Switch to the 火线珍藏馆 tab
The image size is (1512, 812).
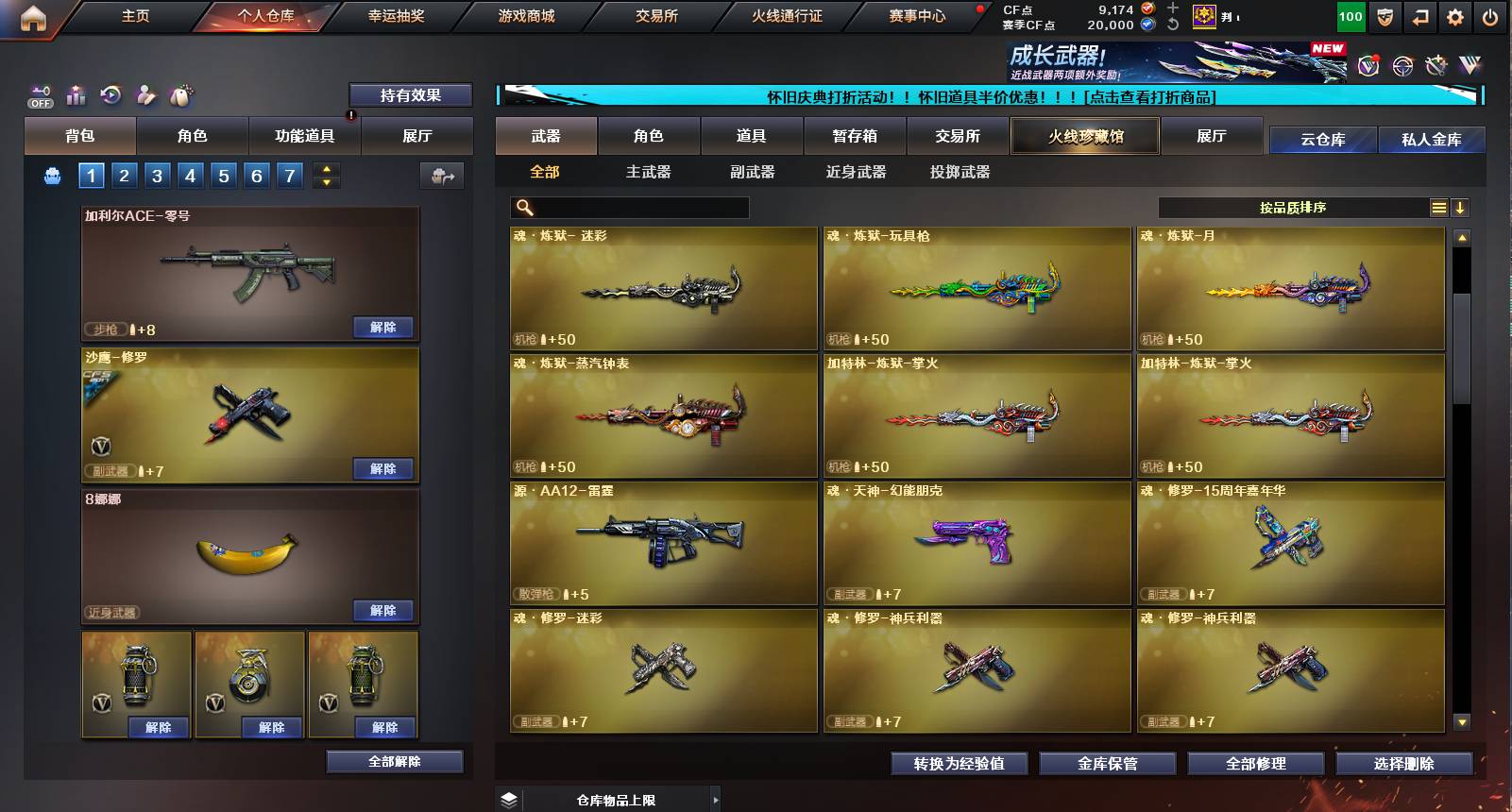(1084, 135)
